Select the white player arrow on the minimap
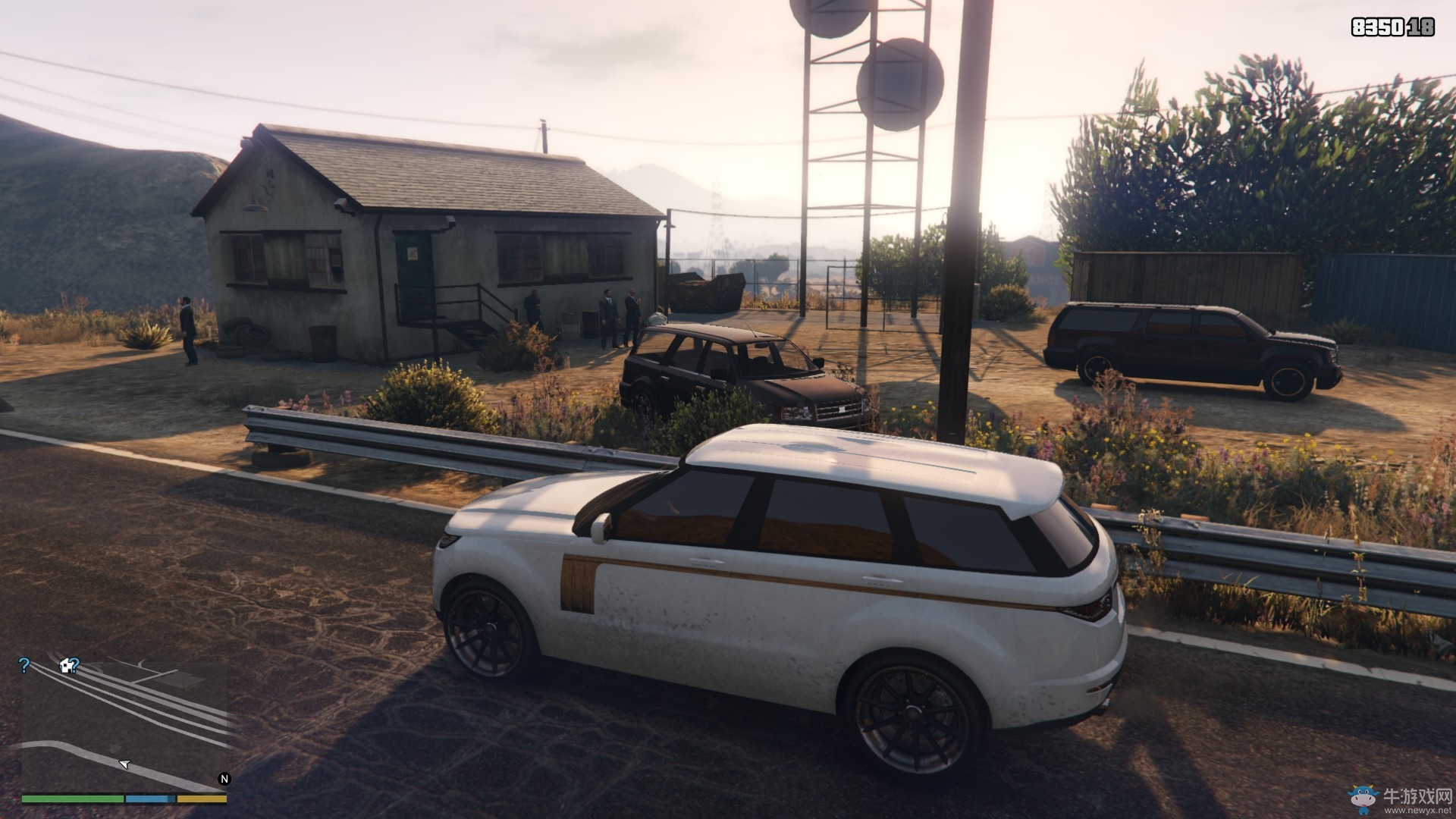The image size is (1456, 819). pos(125,764)
